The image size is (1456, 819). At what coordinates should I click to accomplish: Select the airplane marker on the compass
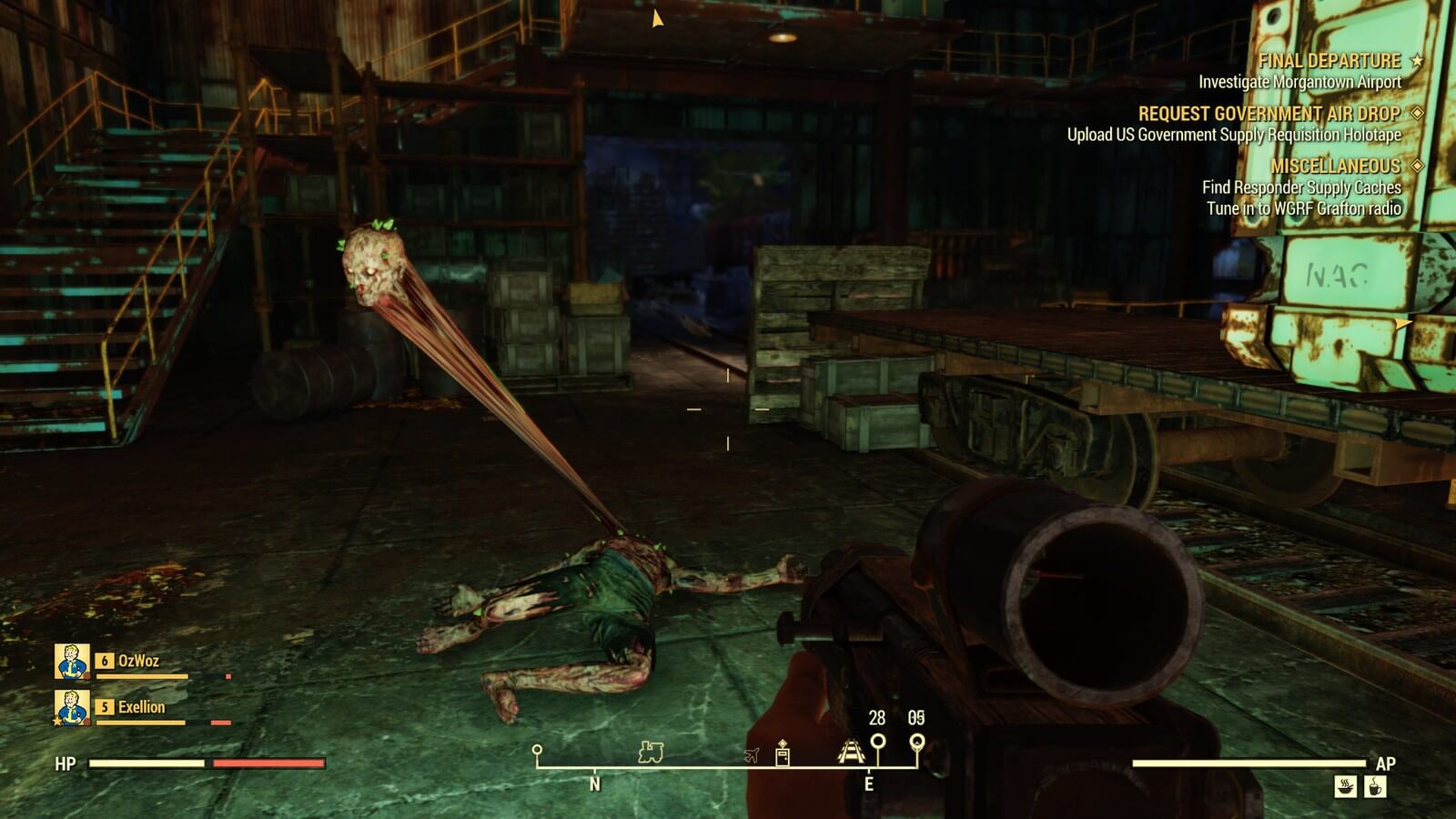click(x=751, y=754)
